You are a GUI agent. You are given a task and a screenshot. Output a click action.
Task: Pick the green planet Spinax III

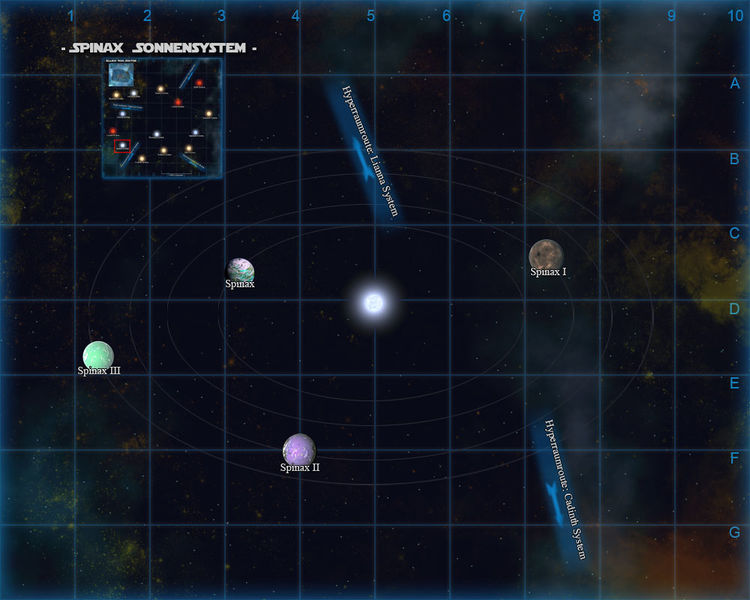(98, 355)
